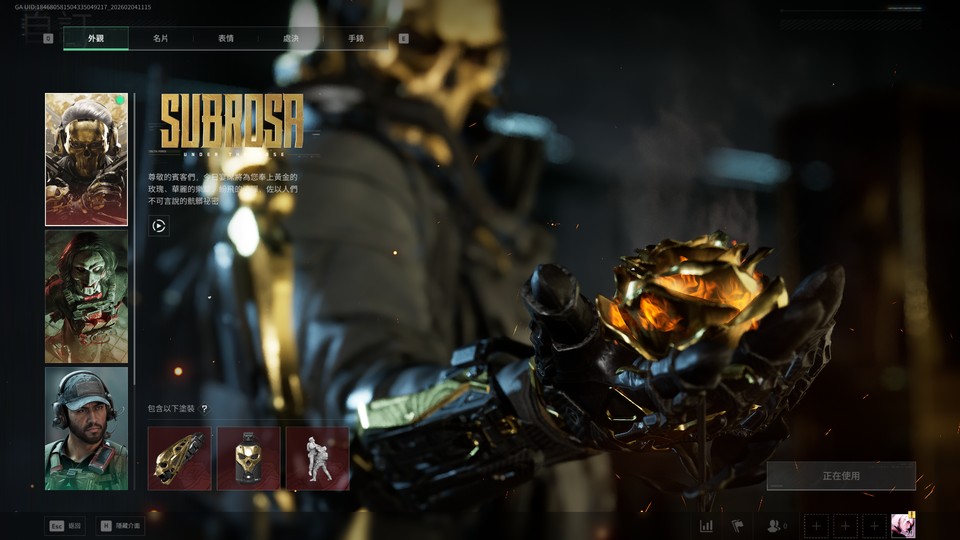The width and height of the screenshot is (960, 540).
Task: Select the 處決 tab
Action: click(290, 39)
